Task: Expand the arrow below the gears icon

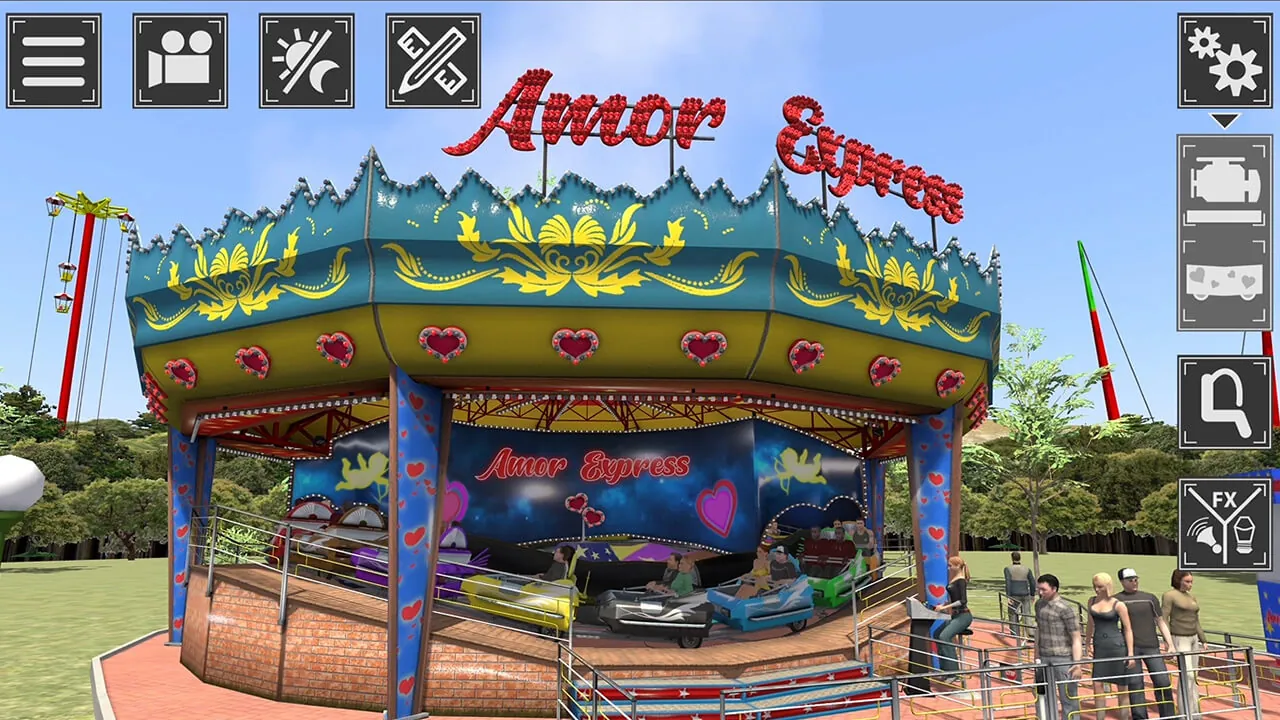Action: [1224, 122]
